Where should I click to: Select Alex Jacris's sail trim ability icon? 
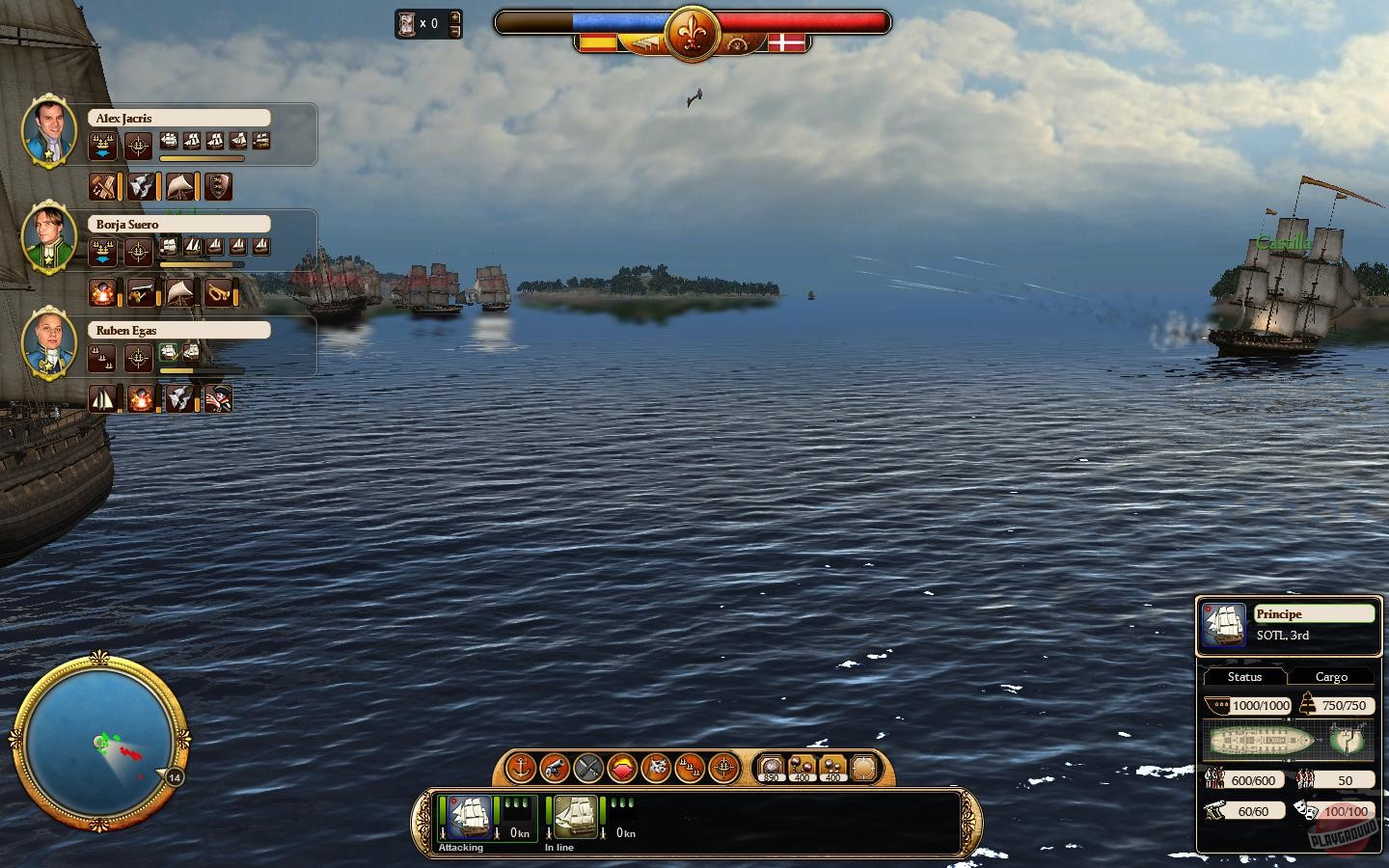(178, 186)
